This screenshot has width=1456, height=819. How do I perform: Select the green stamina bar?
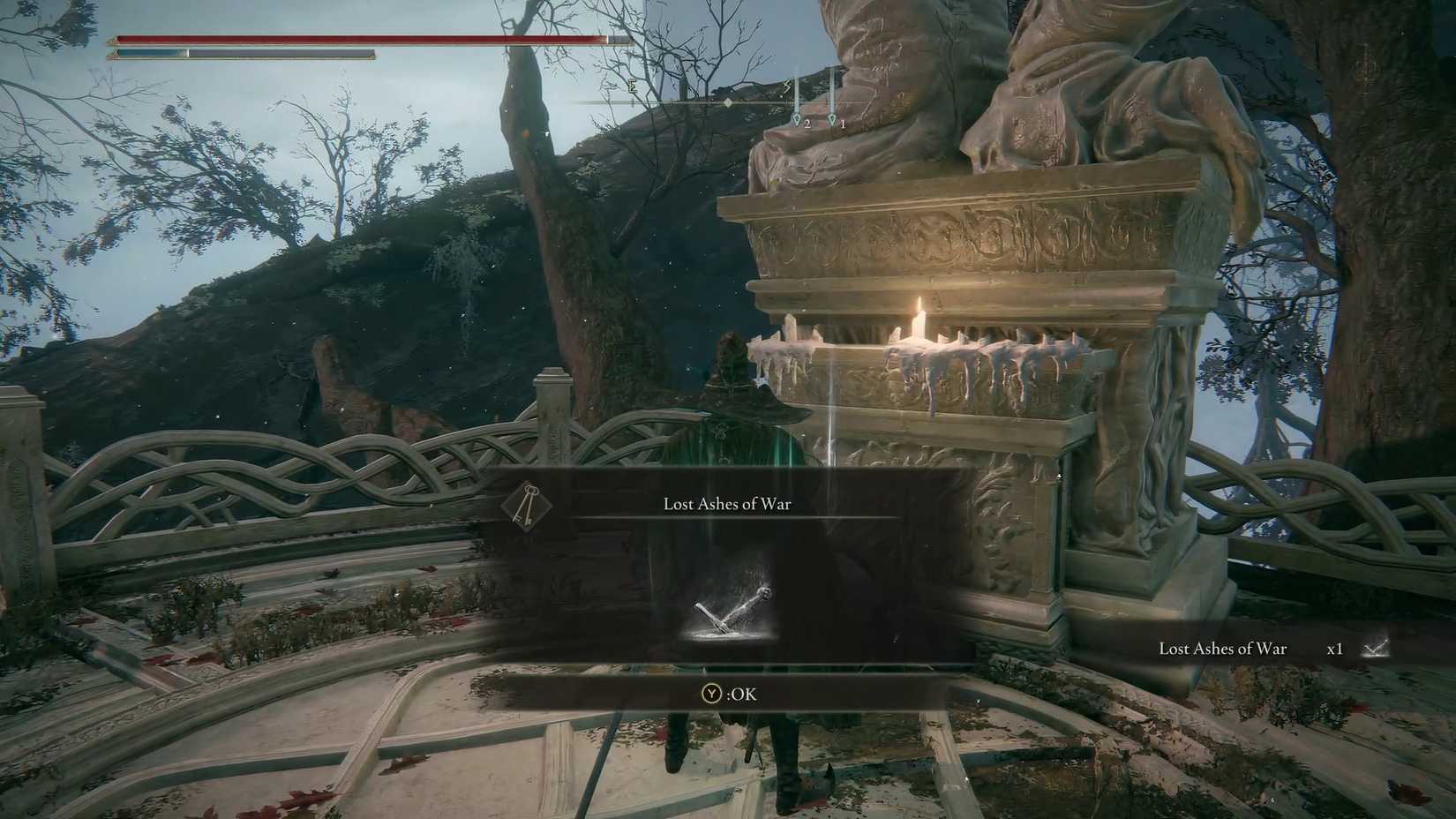(282, 53)
